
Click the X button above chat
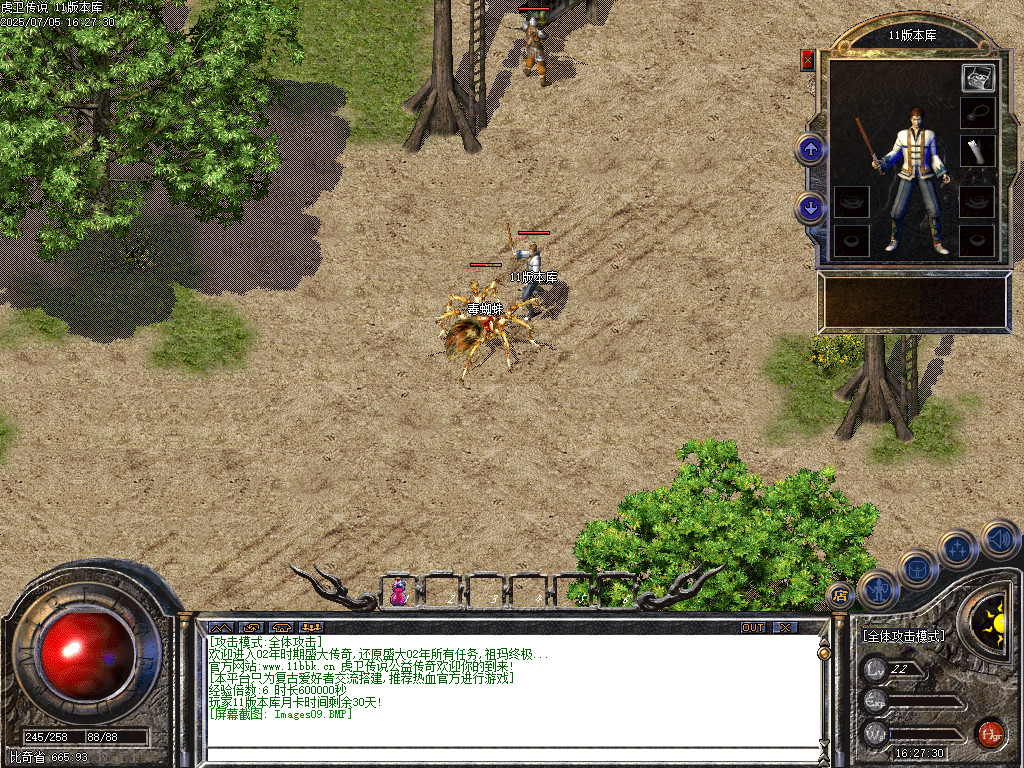coord(786,627)
